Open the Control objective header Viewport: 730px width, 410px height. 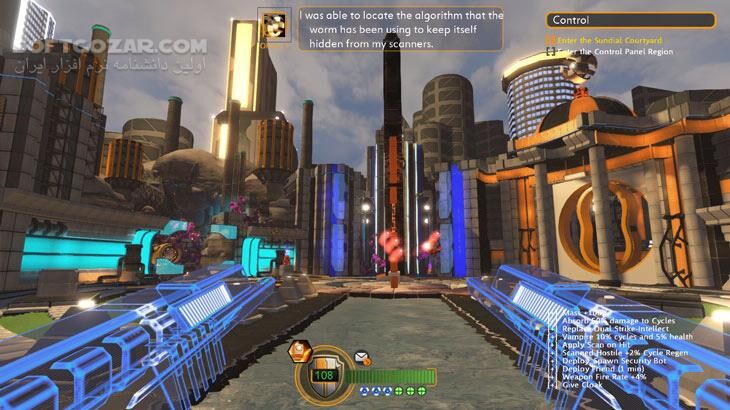coord(630,20)
